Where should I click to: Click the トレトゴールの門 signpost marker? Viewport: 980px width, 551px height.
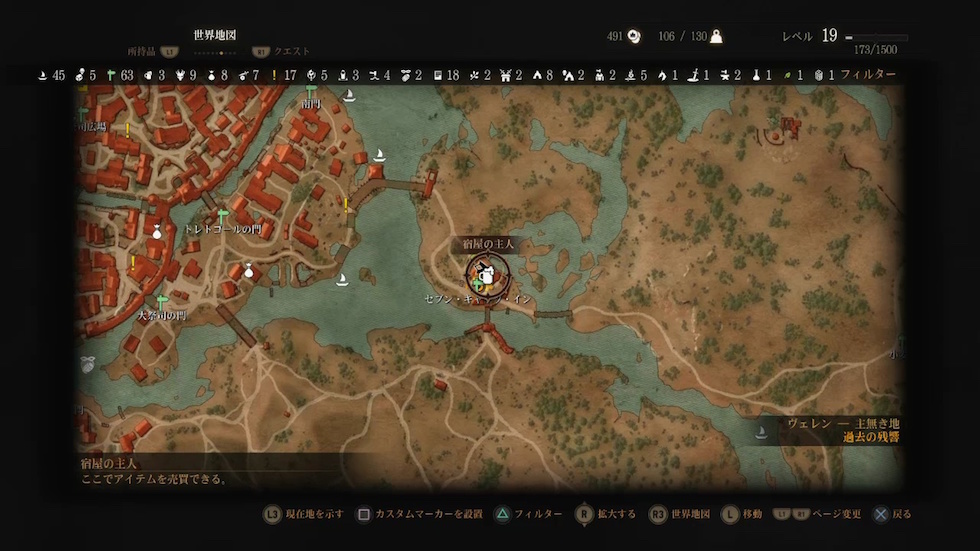[223, 216]
